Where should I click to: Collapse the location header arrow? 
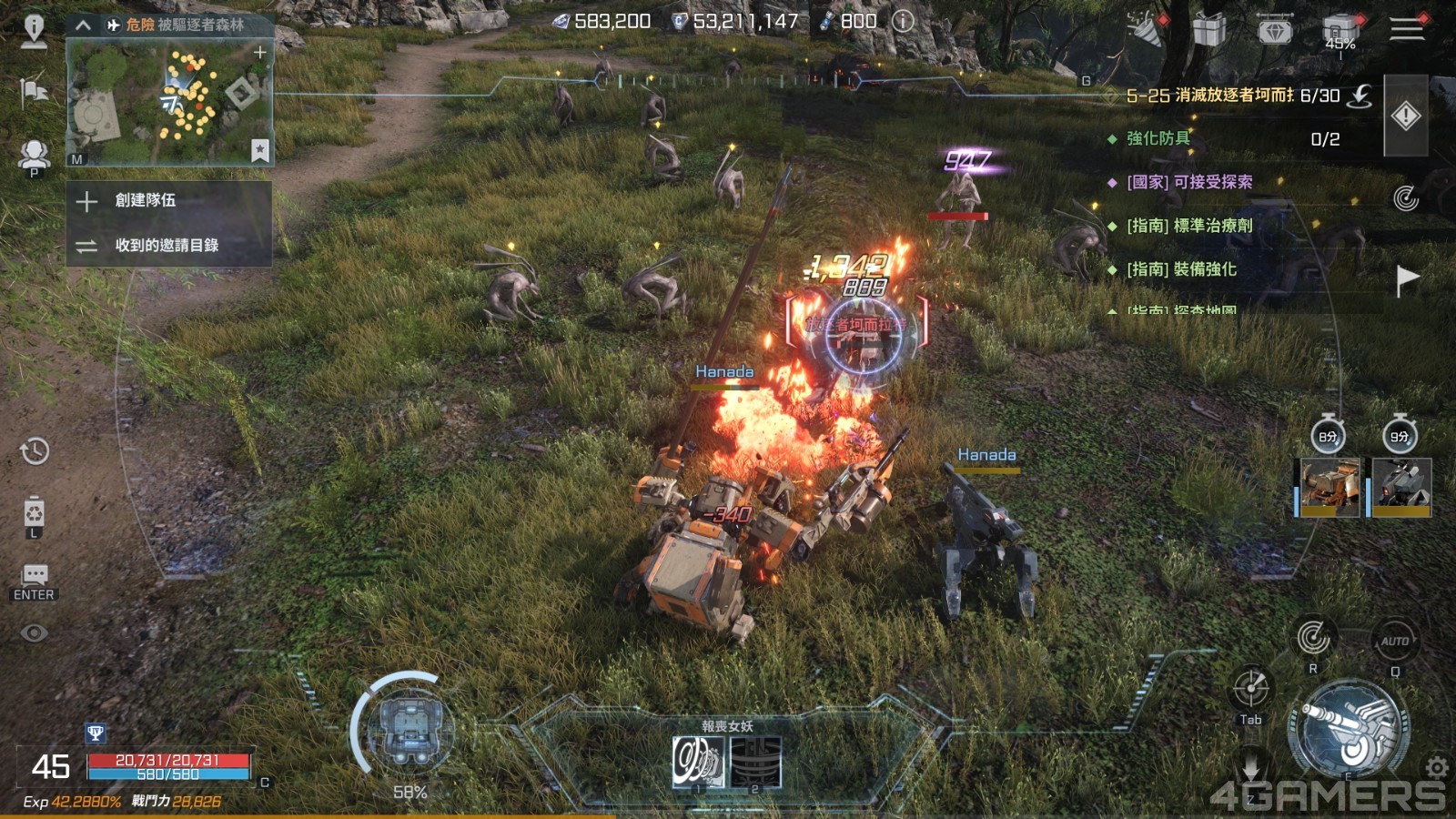83,25
